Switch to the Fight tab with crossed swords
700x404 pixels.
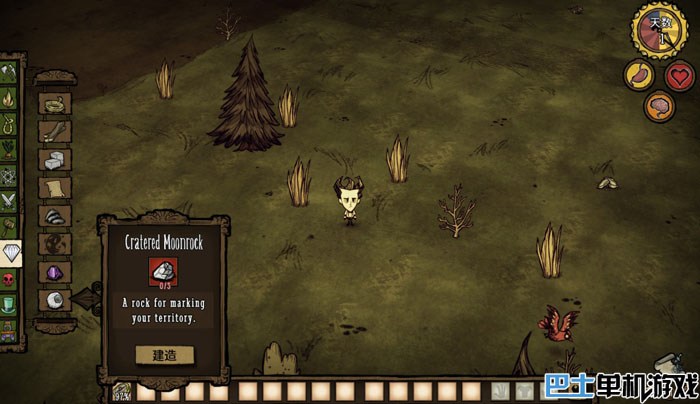click(9, 200)
